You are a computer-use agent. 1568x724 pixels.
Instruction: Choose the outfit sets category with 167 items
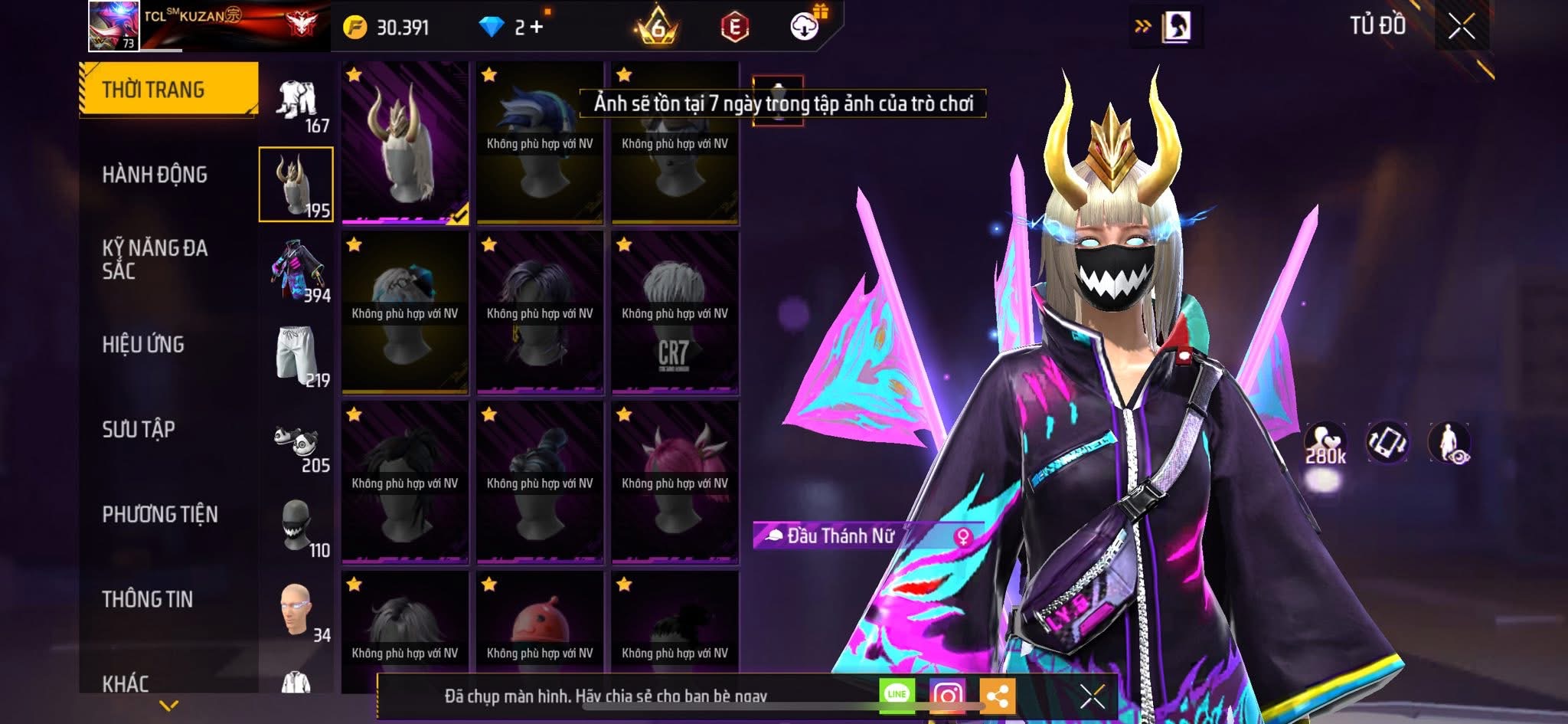tap(297, 103)
